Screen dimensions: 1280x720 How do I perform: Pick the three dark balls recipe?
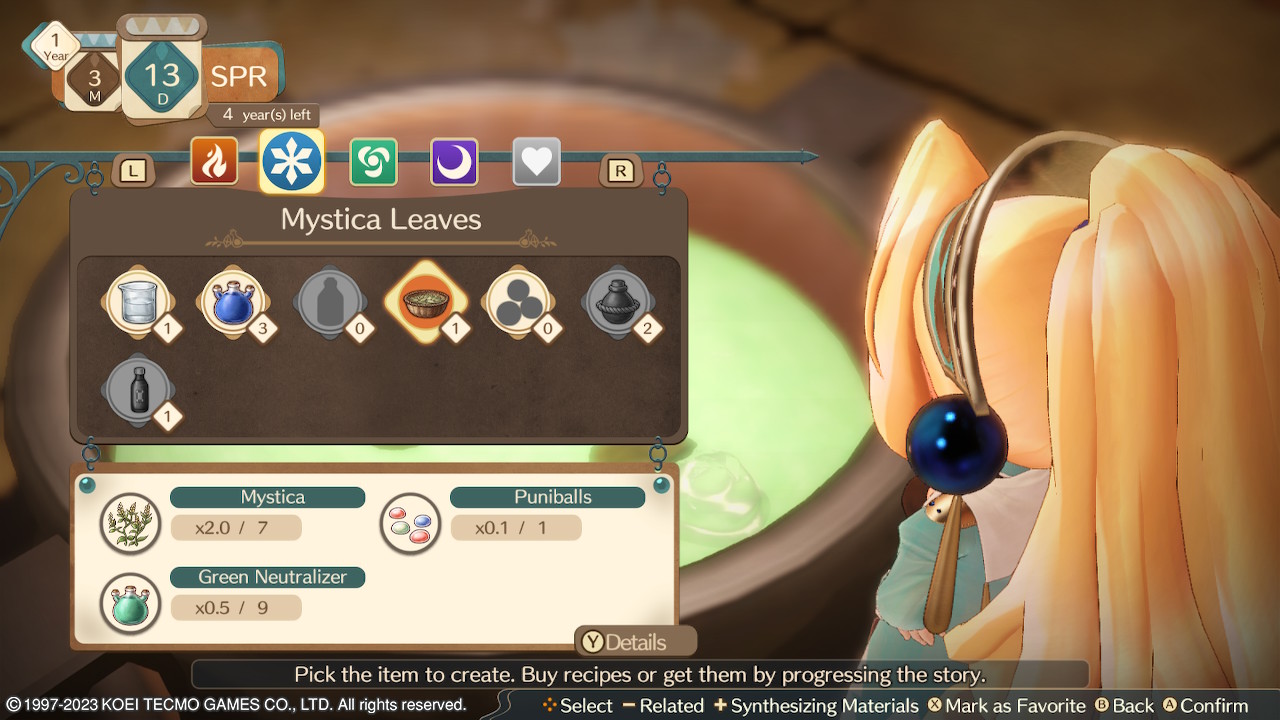tap(519, 302)
